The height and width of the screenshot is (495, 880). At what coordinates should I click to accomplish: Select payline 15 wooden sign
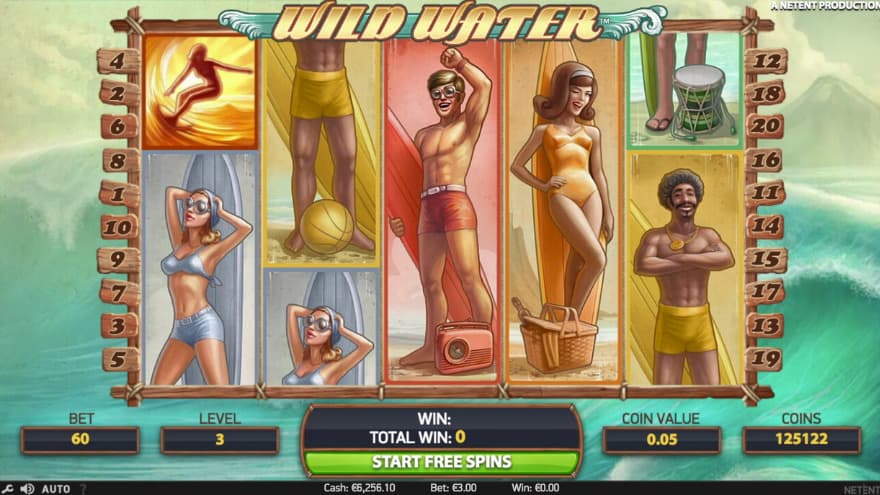(x=766, y=259)
